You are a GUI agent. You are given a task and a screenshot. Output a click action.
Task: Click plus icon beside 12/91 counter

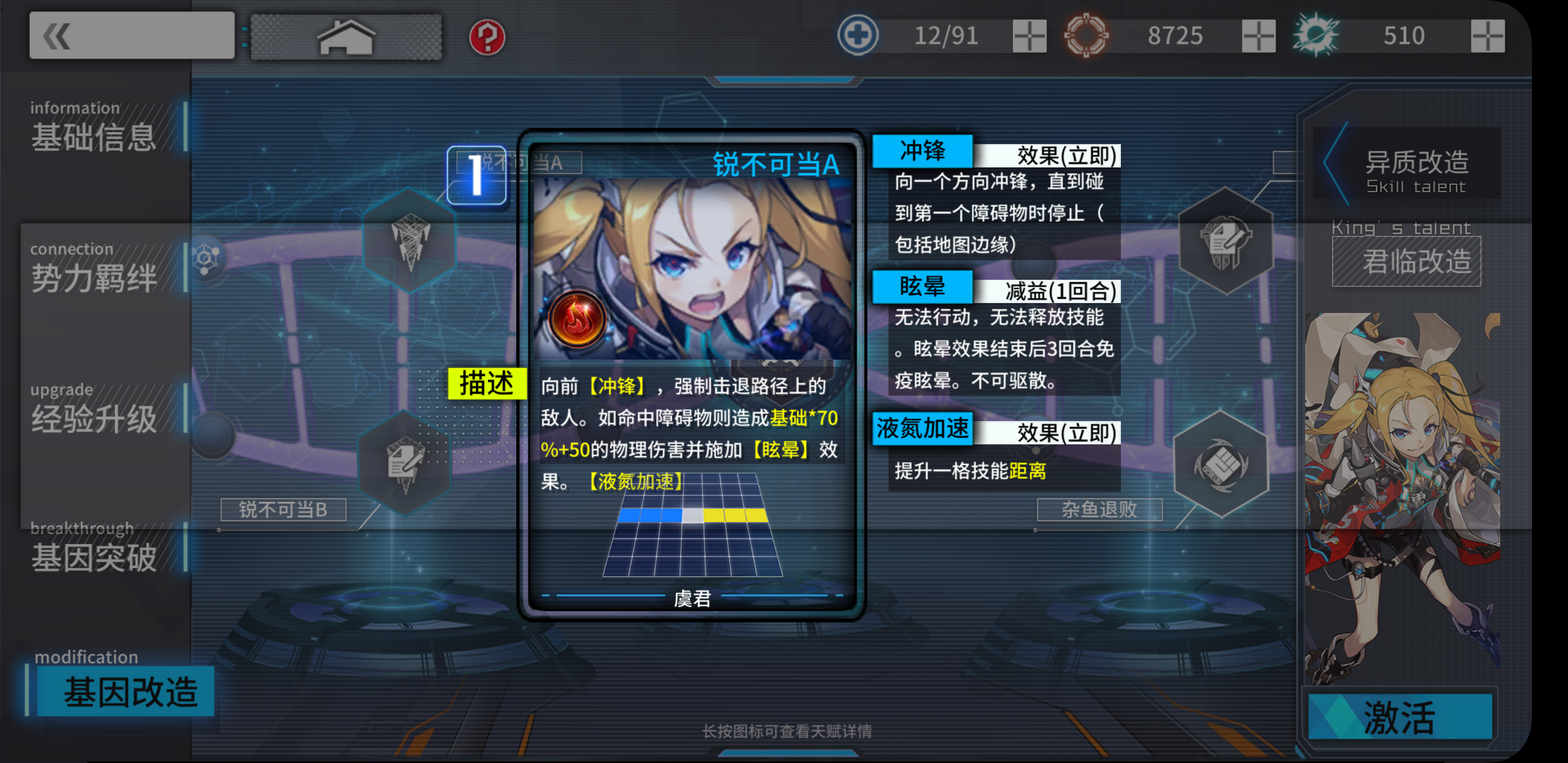(x=1031, y=35)
